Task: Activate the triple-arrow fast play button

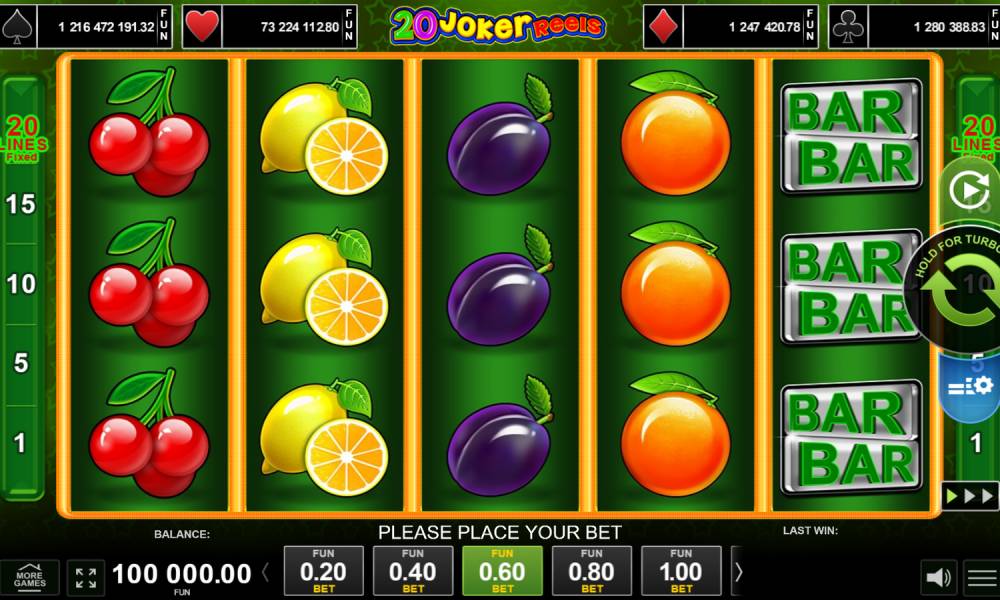Action: pyautogui.click(x=969, y=495)
